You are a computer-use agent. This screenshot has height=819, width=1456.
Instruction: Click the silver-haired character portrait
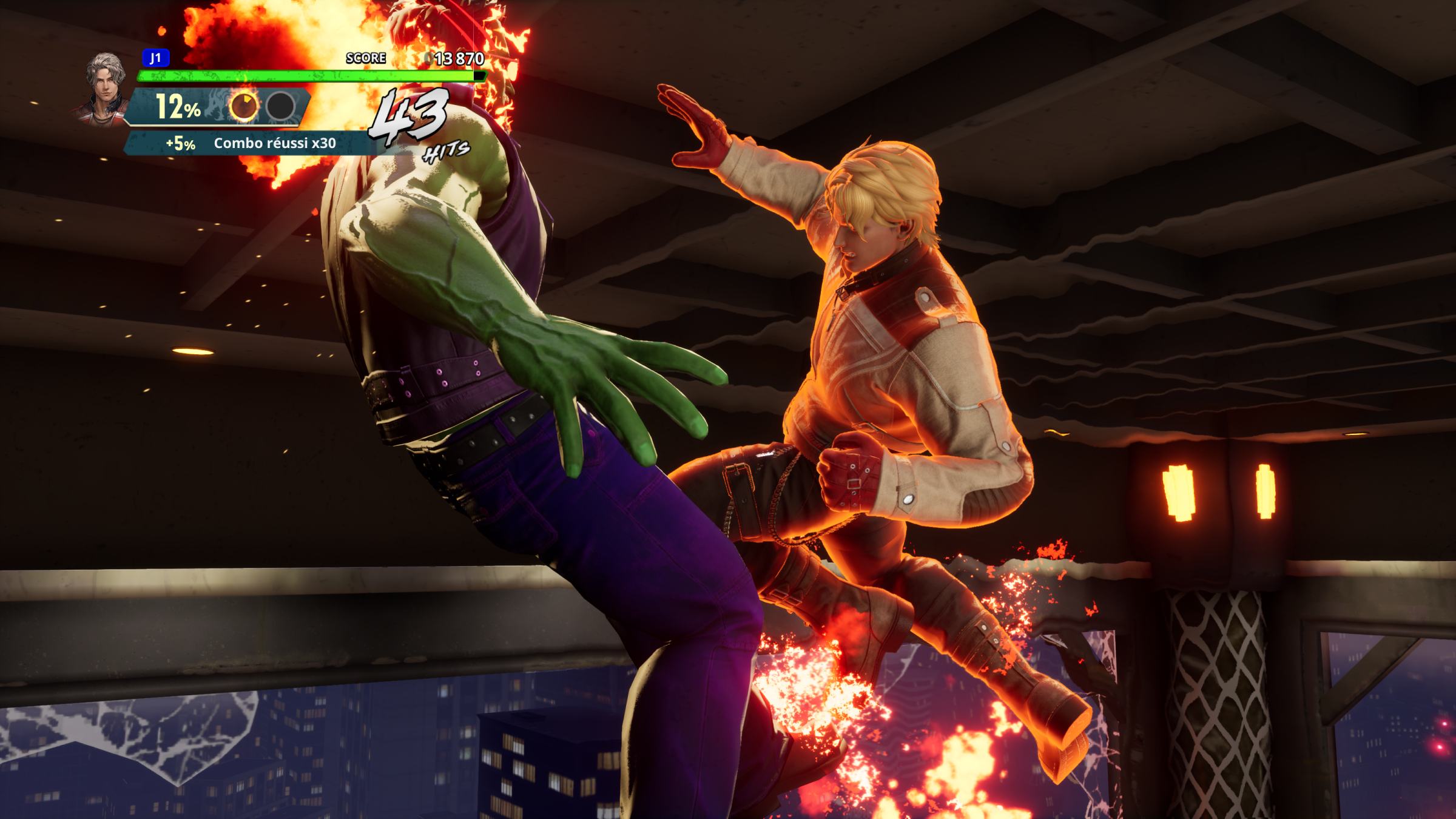click(103, 85)
